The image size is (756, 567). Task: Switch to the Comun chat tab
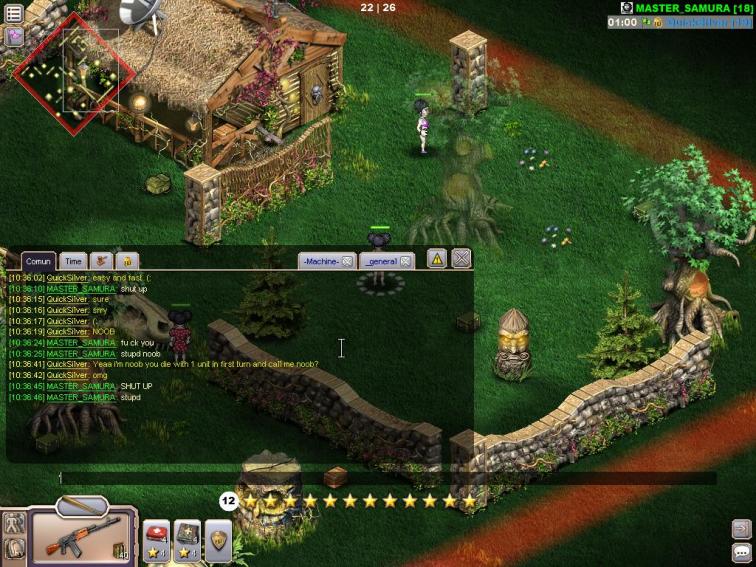click(38, 261)
